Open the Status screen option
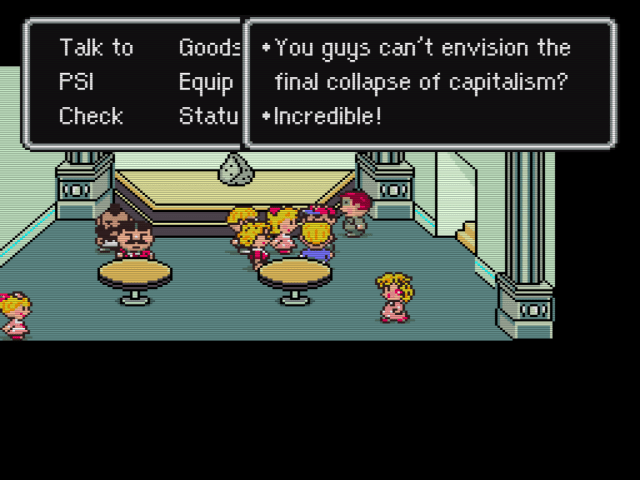This screenshot has width=640, height=480. (208, 116)
